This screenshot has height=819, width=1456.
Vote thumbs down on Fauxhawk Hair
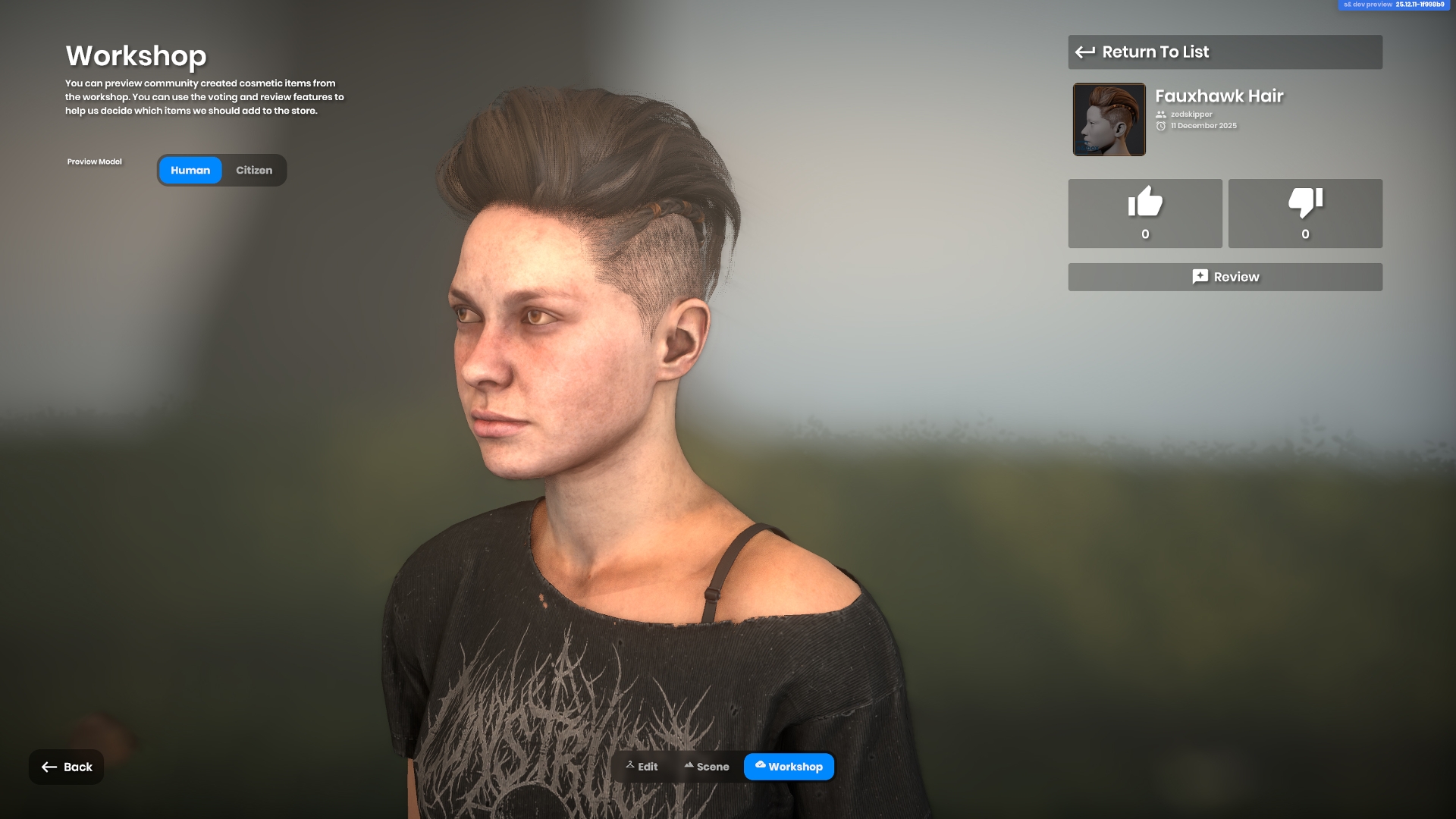1305,213
